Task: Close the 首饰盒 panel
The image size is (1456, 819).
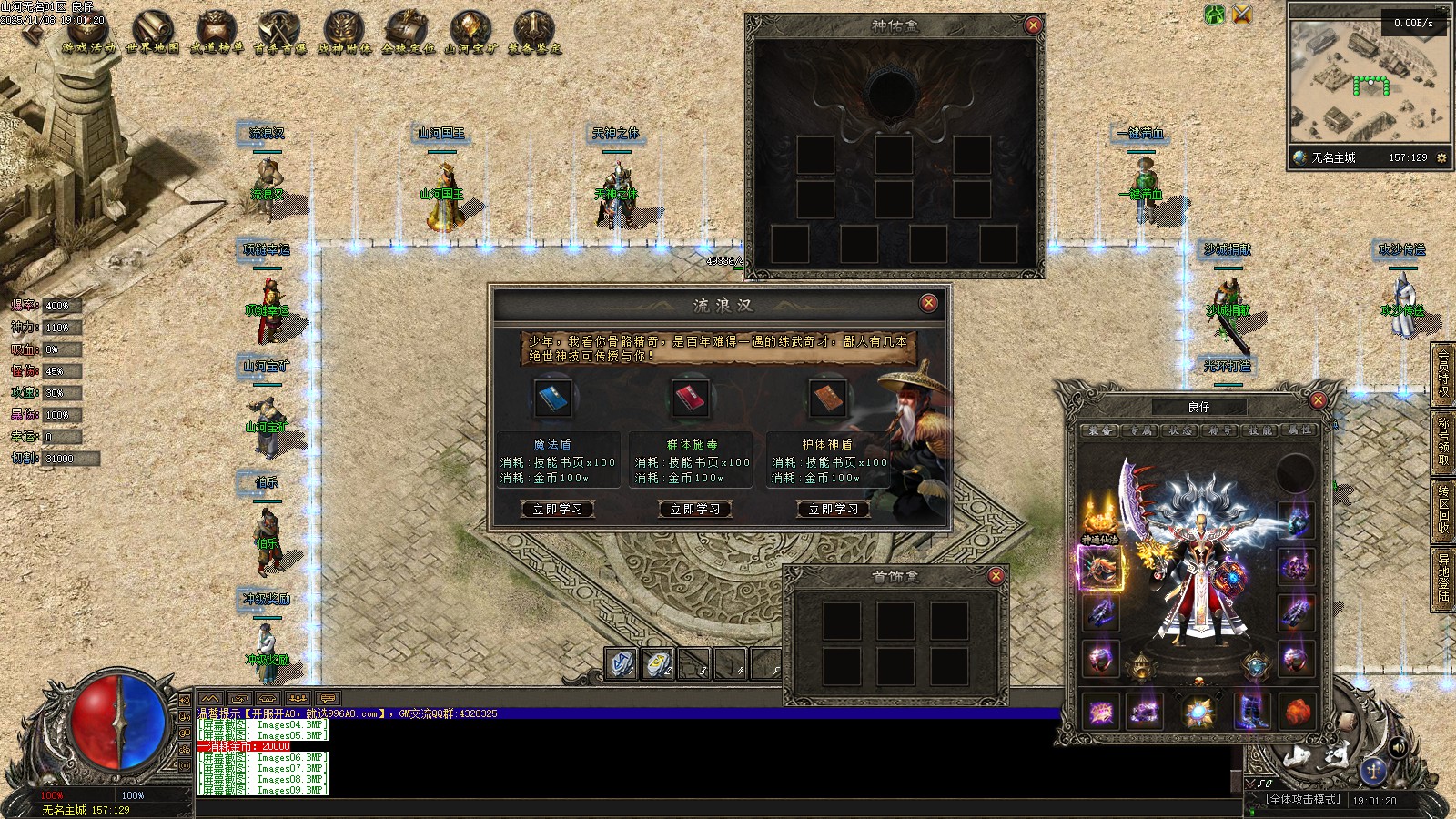Action: tap(996, 576)
